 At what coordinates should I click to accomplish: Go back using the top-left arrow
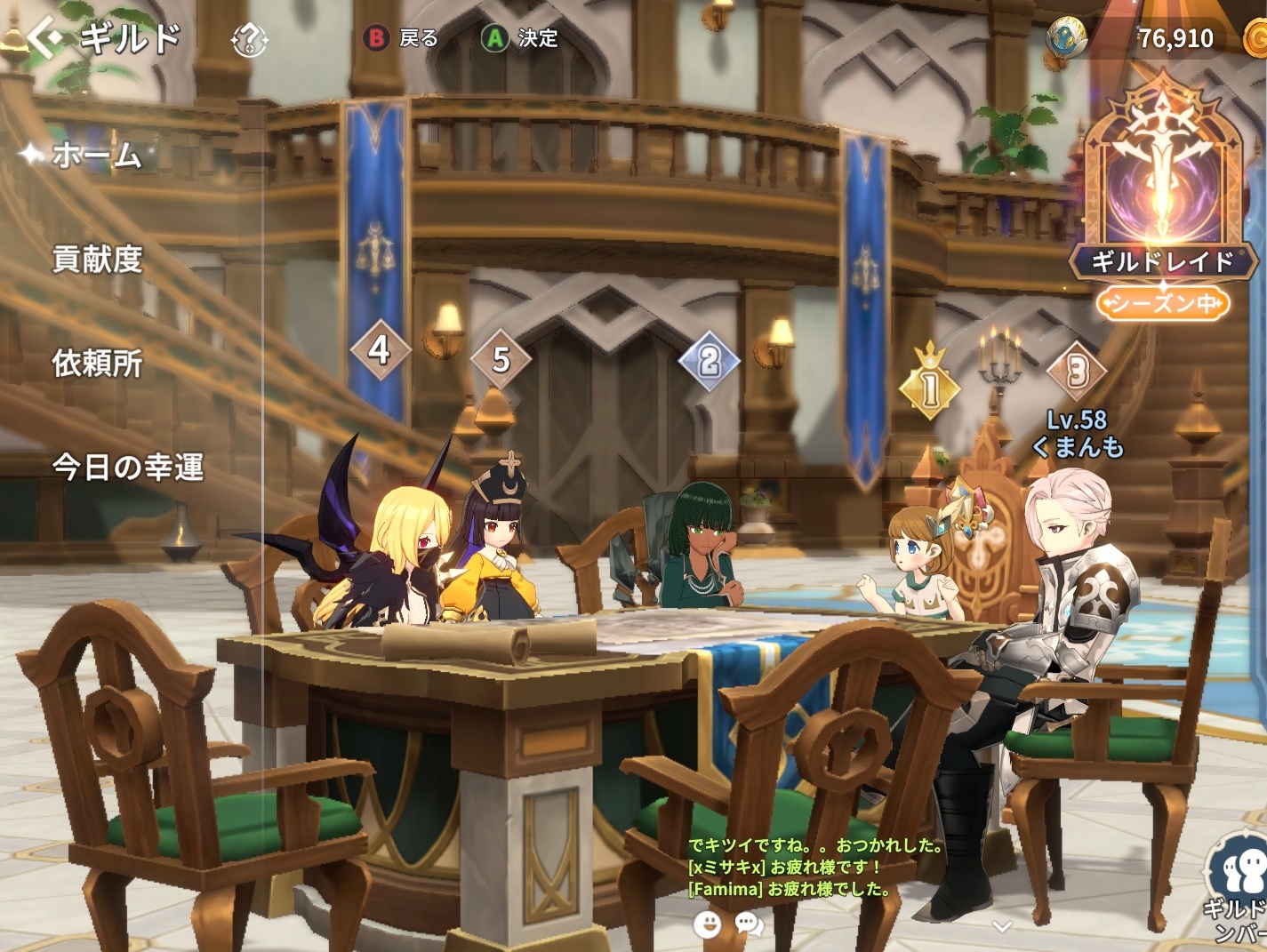(x=44, y=38)
